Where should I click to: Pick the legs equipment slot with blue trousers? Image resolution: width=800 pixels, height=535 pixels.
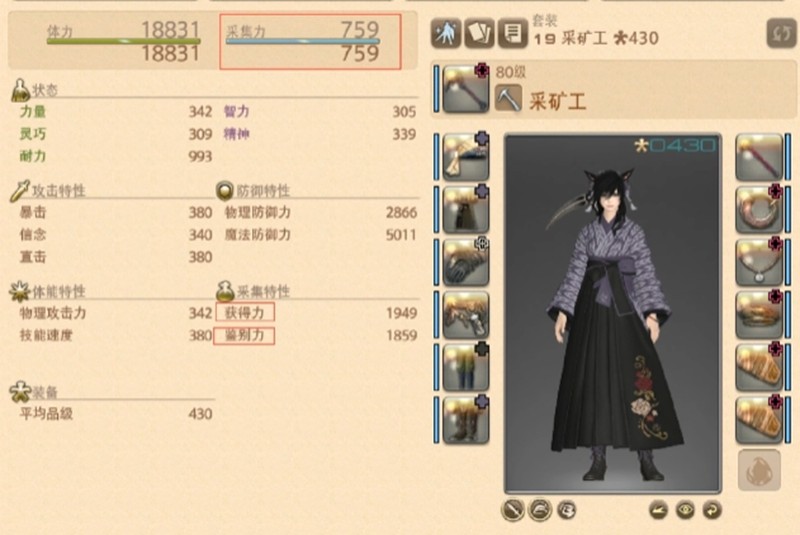[x=465, y=367]
